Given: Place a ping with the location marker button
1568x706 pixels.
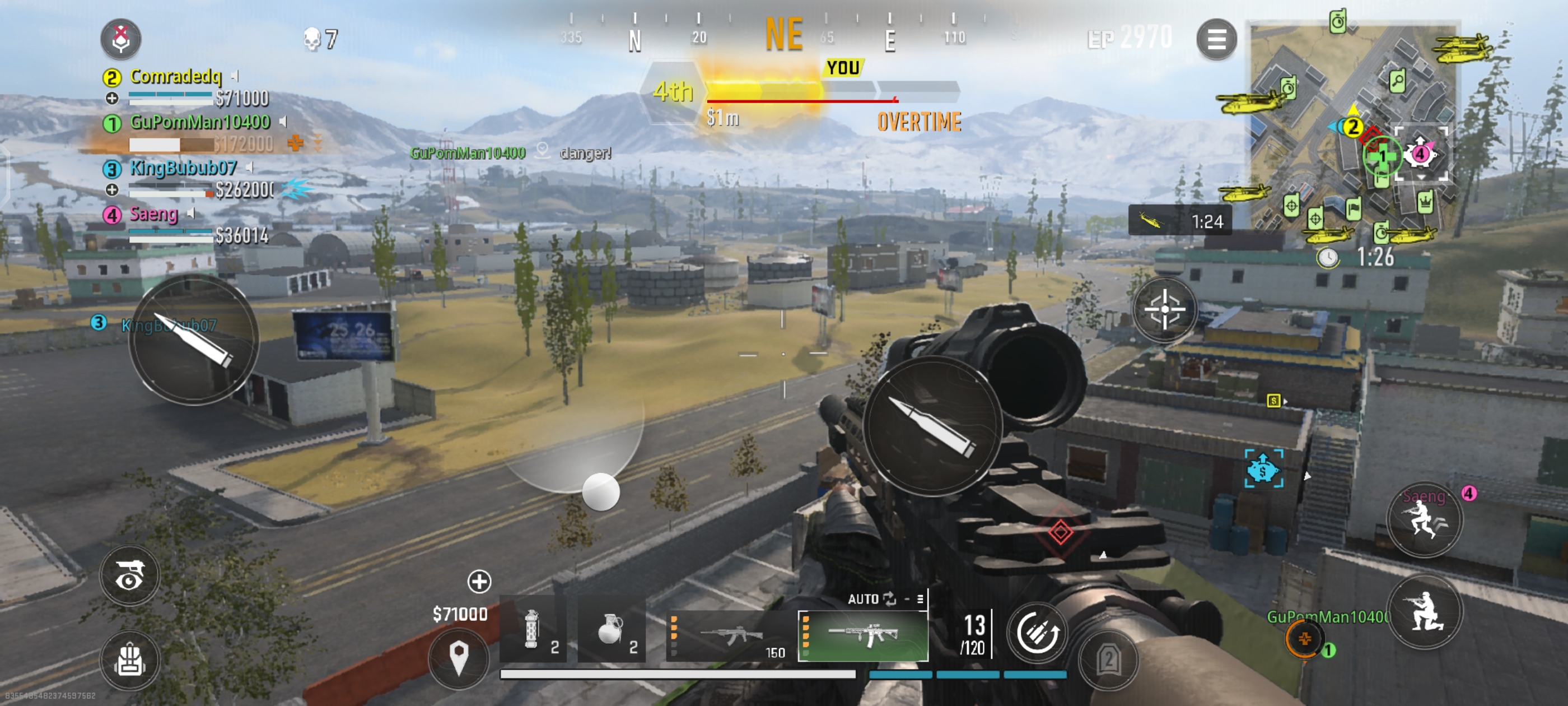Looking at the screenshot, I should point(458,658).
